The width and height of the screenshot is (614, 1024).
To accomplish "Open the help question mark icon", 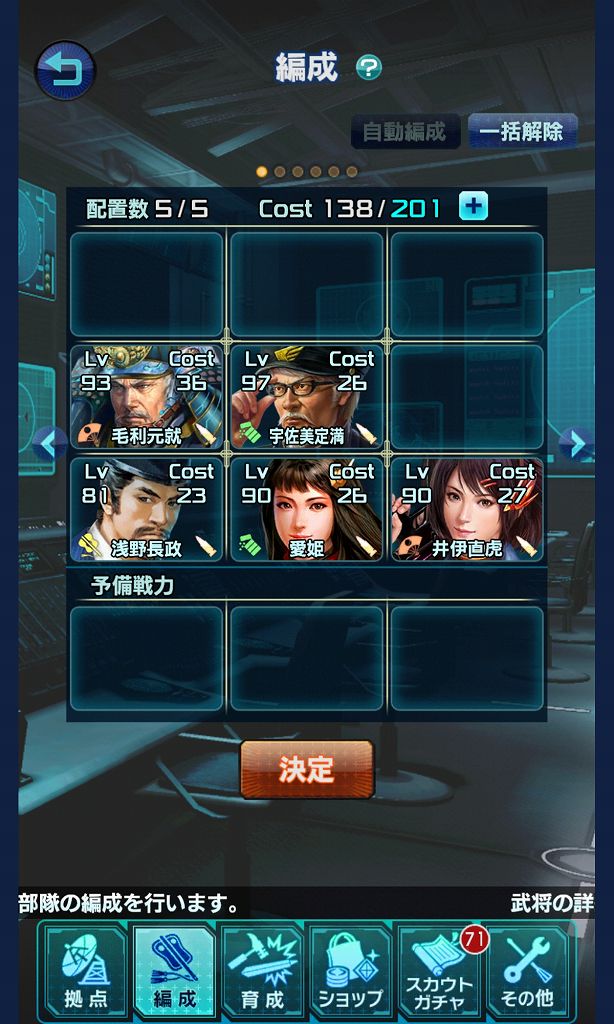I will 369,68.
